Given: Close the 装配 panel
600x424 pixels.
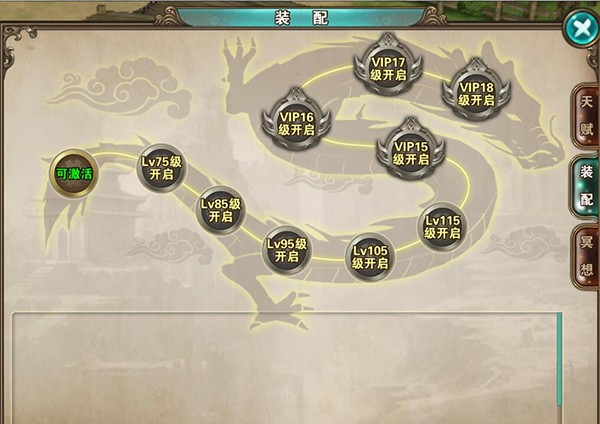Looking at the screenshot, I should 580,28.
